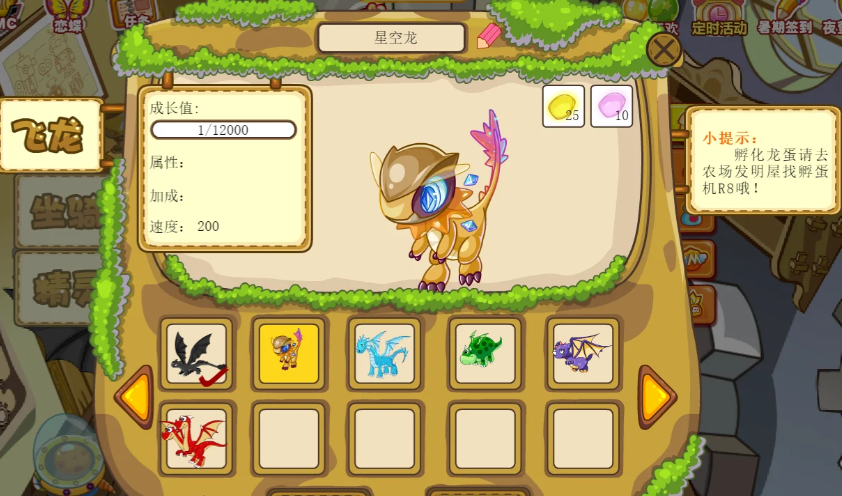Close the dragon panel
The image size is (842, 496).
coord(663,48)
